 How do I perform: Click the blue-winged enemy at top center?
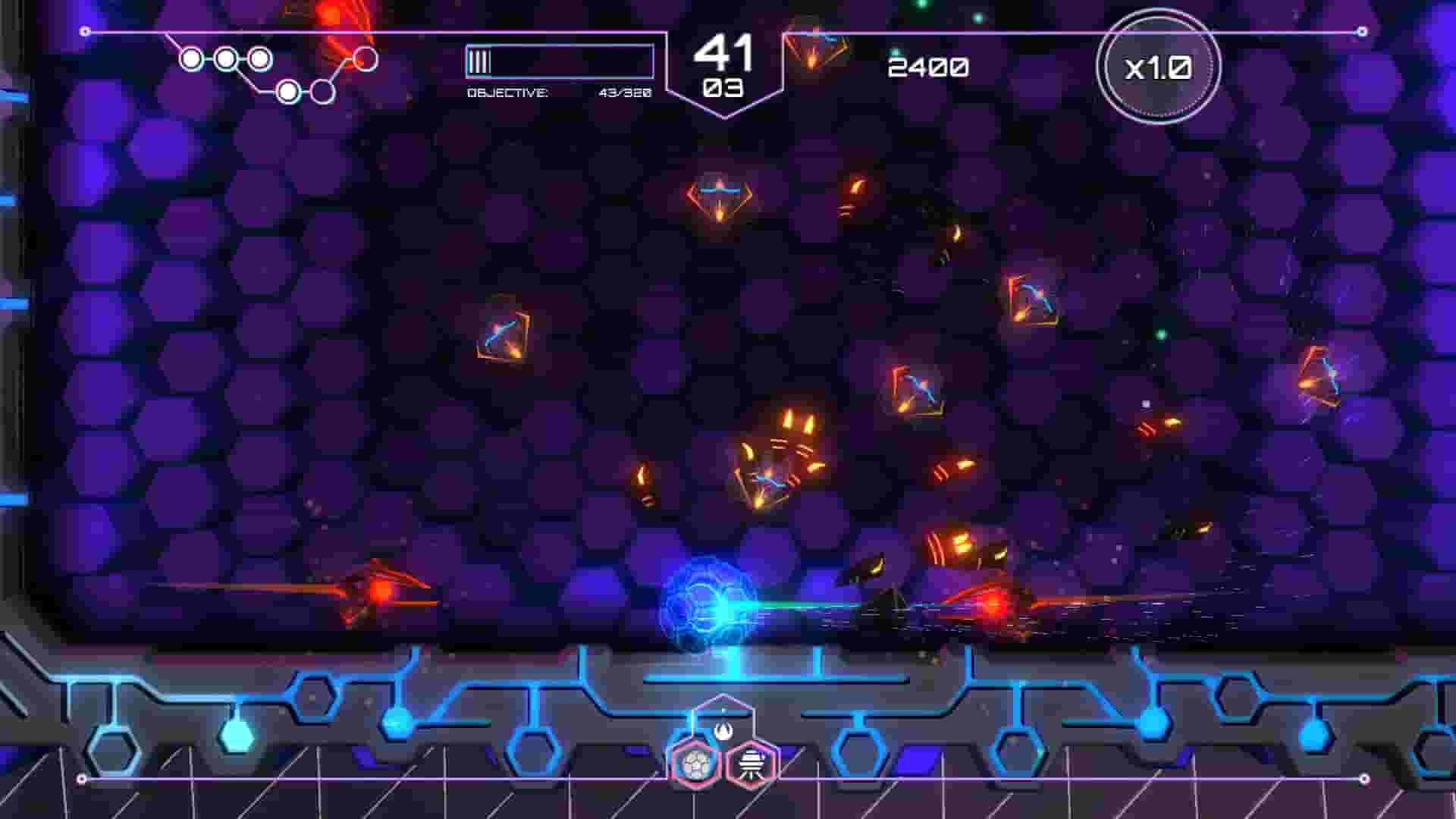[x=719, y=193]
